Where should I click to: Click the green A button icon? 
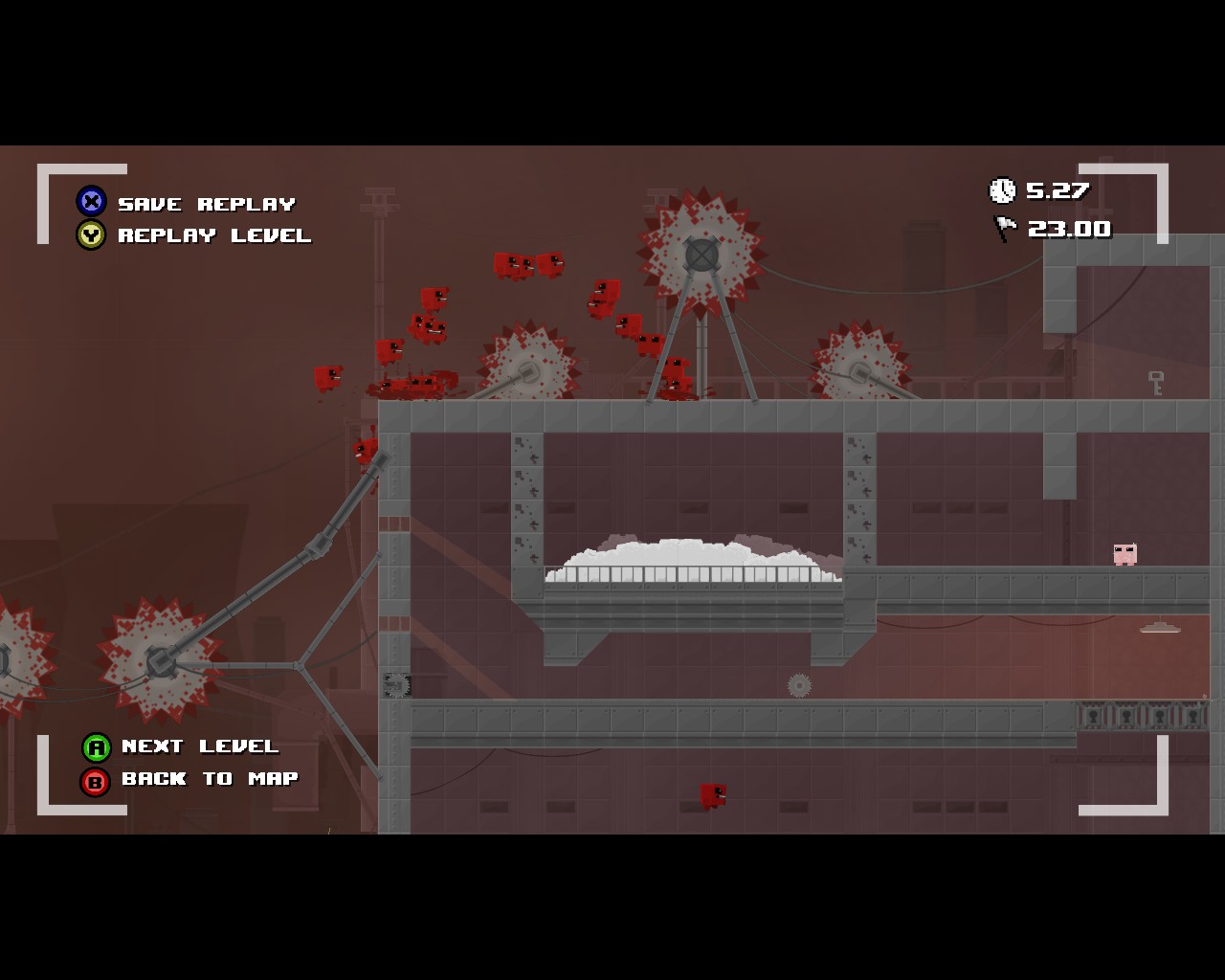point(96,747)
